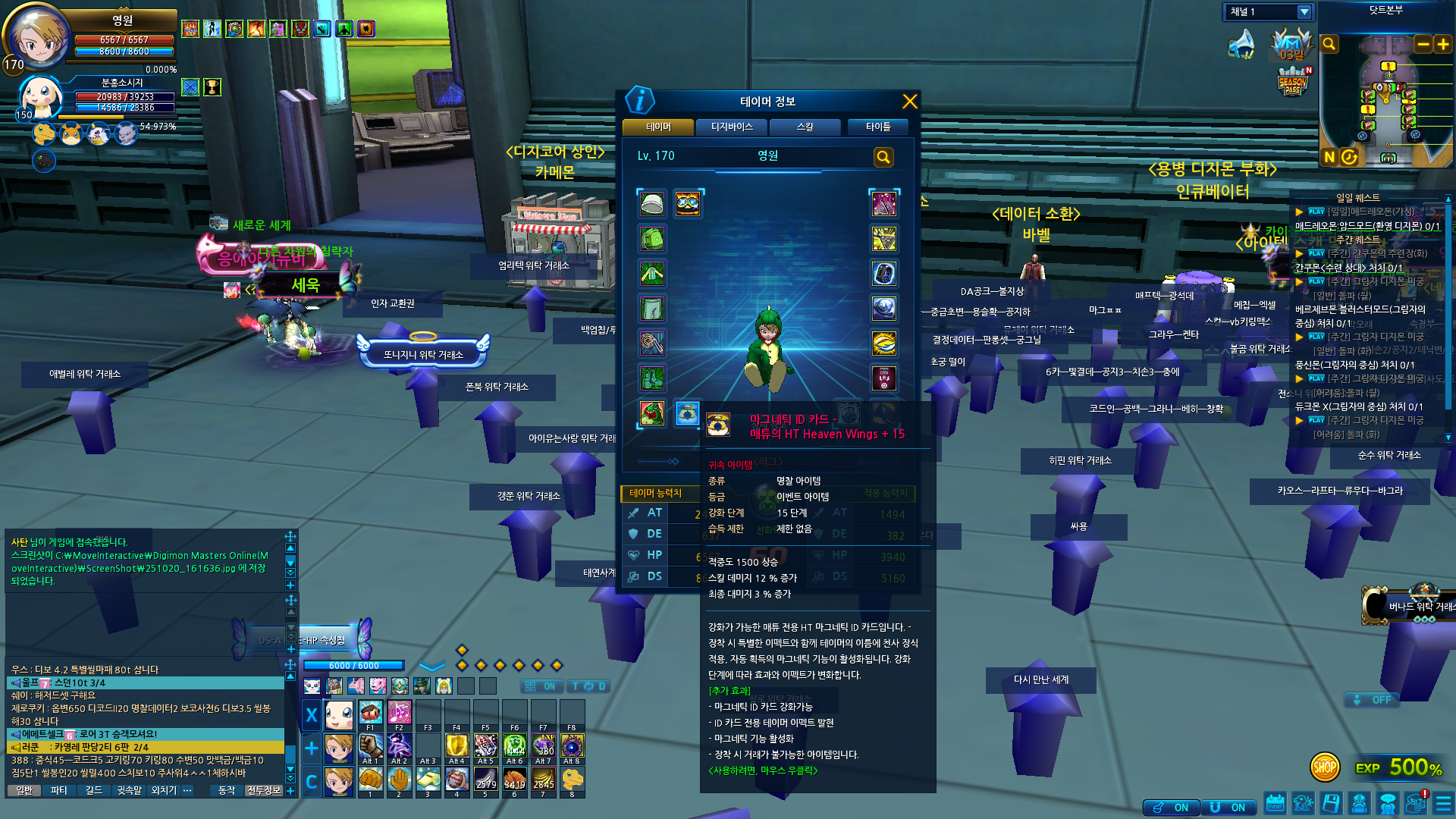Click the megaphone announcement icon

[x=1241, y=44]
